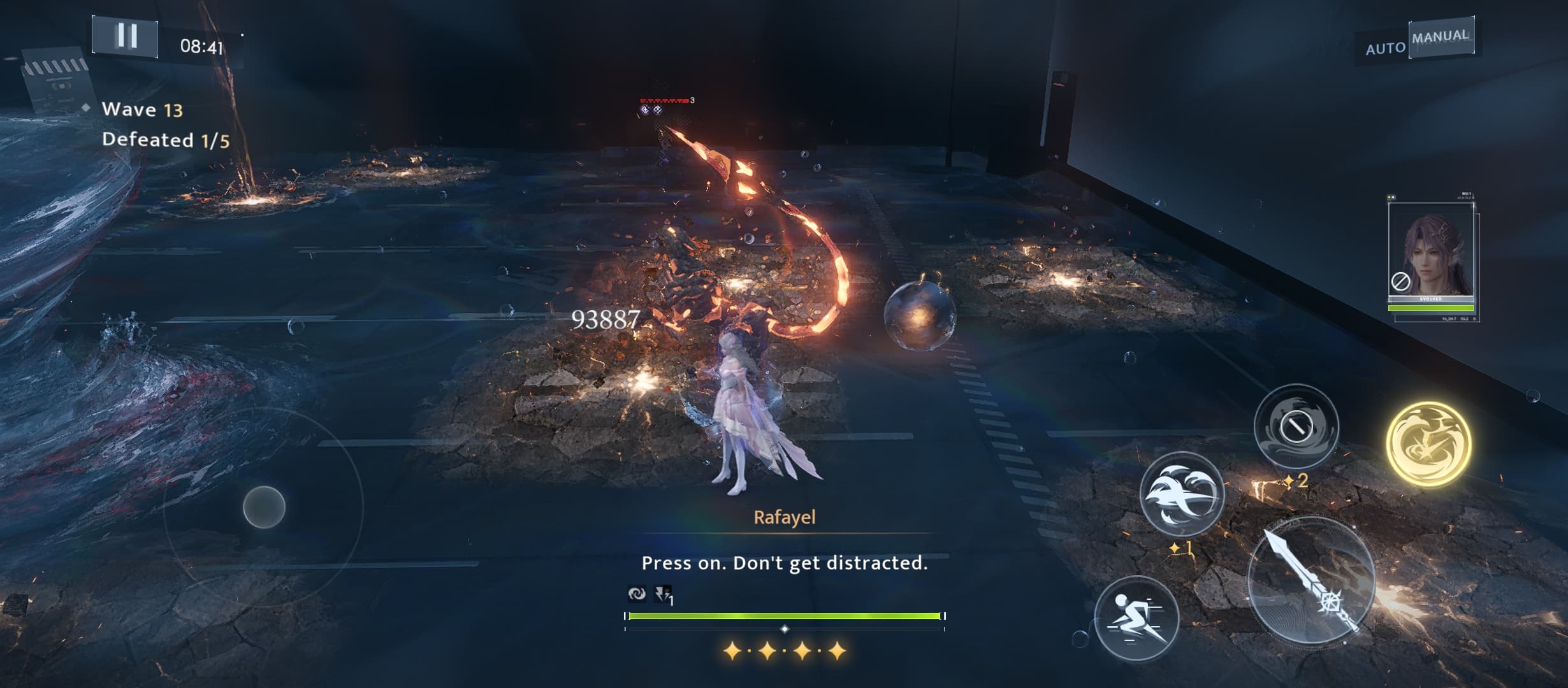Touch the virtual movement joystick
This screenshot has height=688, width=1568.
[x=264, y=507]
